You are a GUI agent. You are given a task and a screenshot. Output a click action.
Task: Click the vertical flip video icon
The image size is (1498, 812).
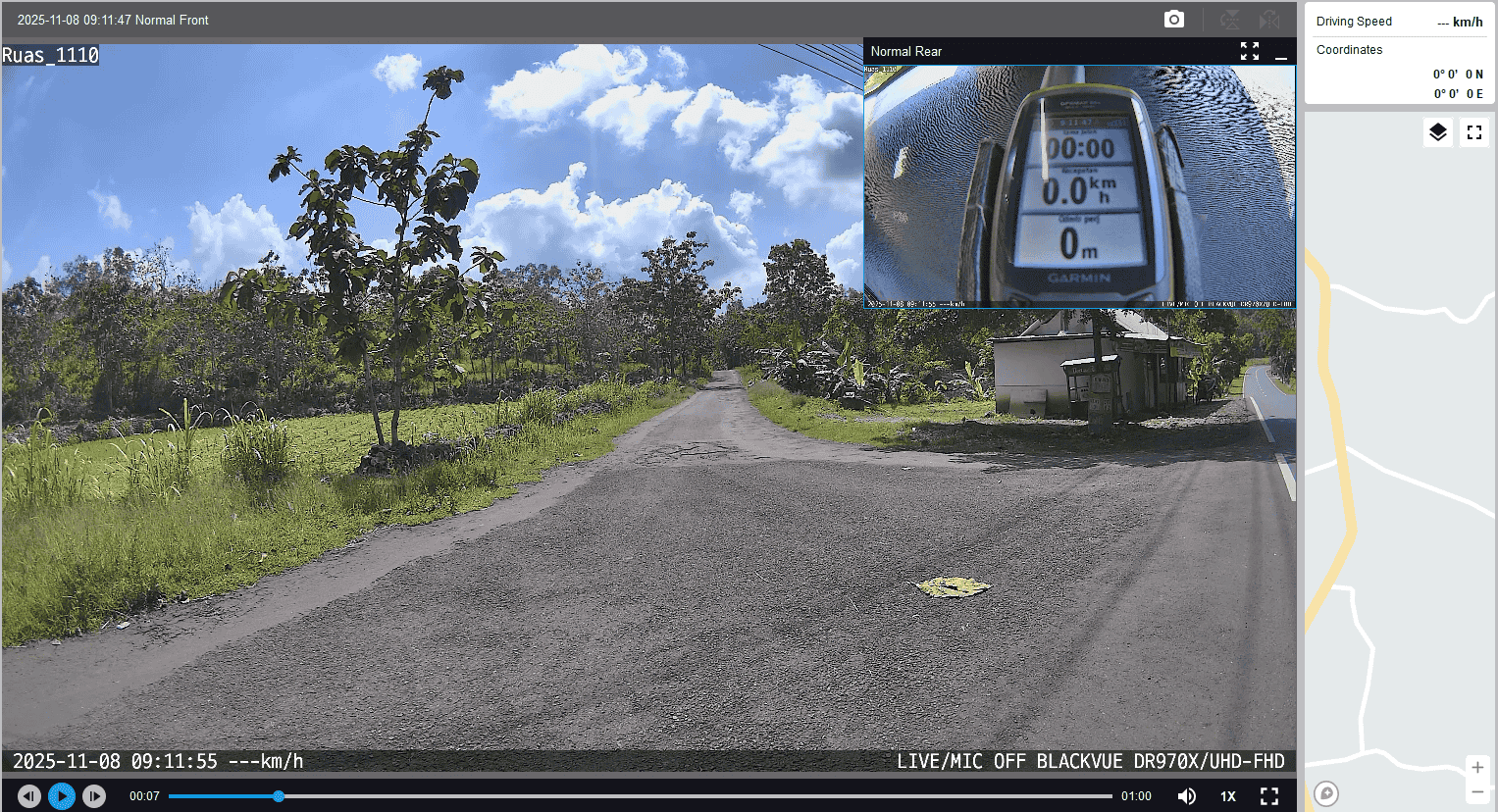(1229, 20)
